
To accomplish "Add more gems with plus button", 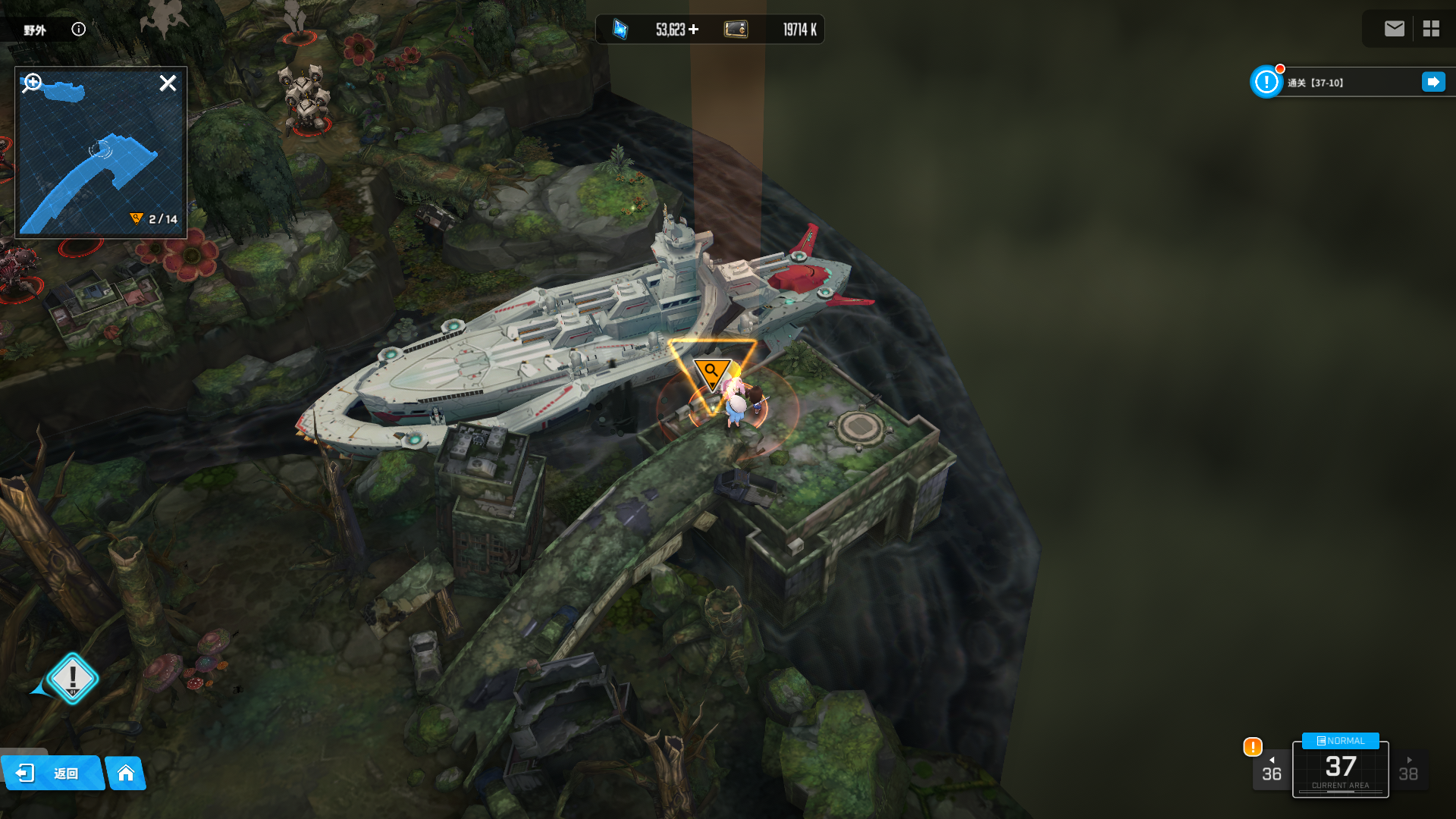I will coord(694,30).
